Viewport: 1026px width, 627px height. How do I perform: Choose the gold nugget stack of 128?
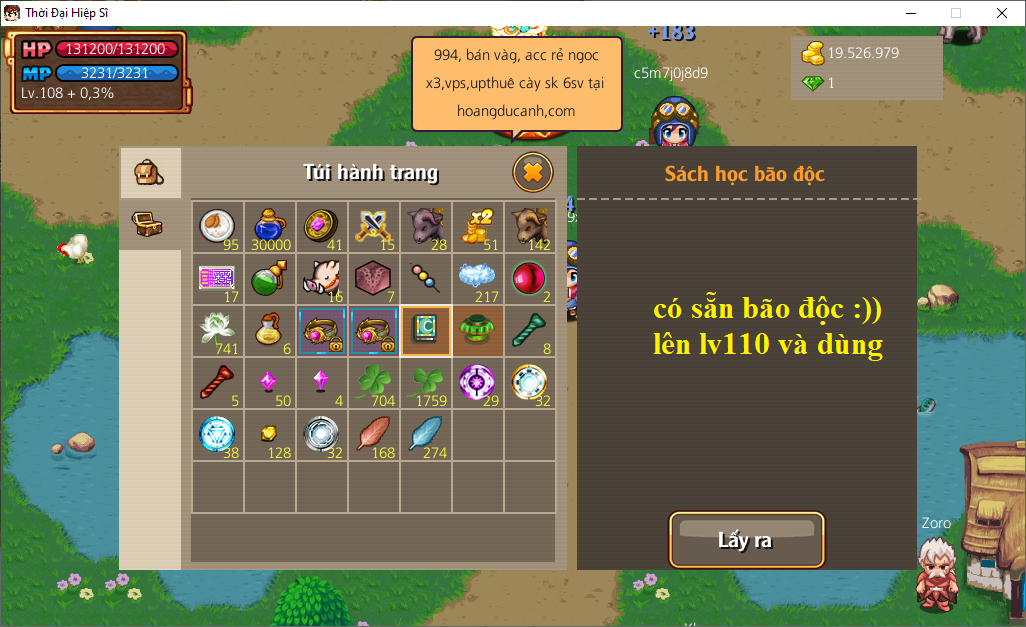[x=269, y=434]
